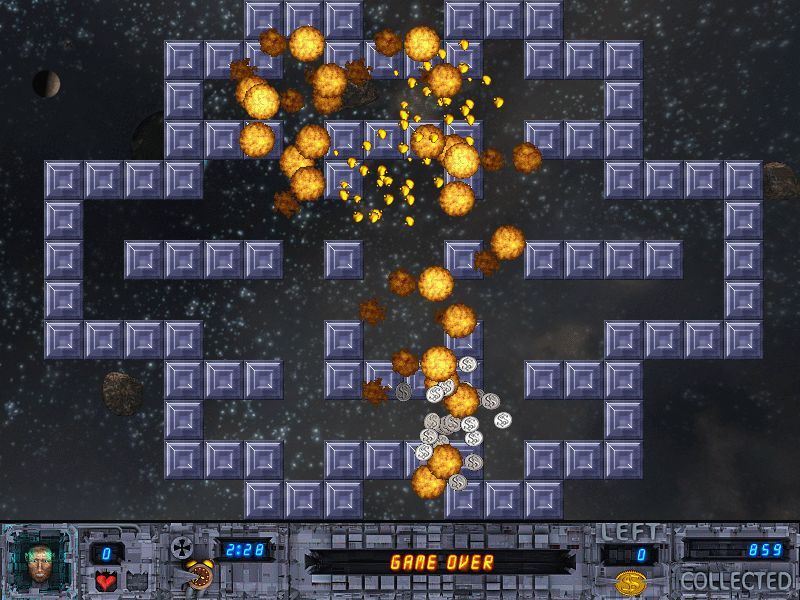Screen dimensions: 800x600
Task: Select the red heart lives icon
Action: (x=104, y=581)
